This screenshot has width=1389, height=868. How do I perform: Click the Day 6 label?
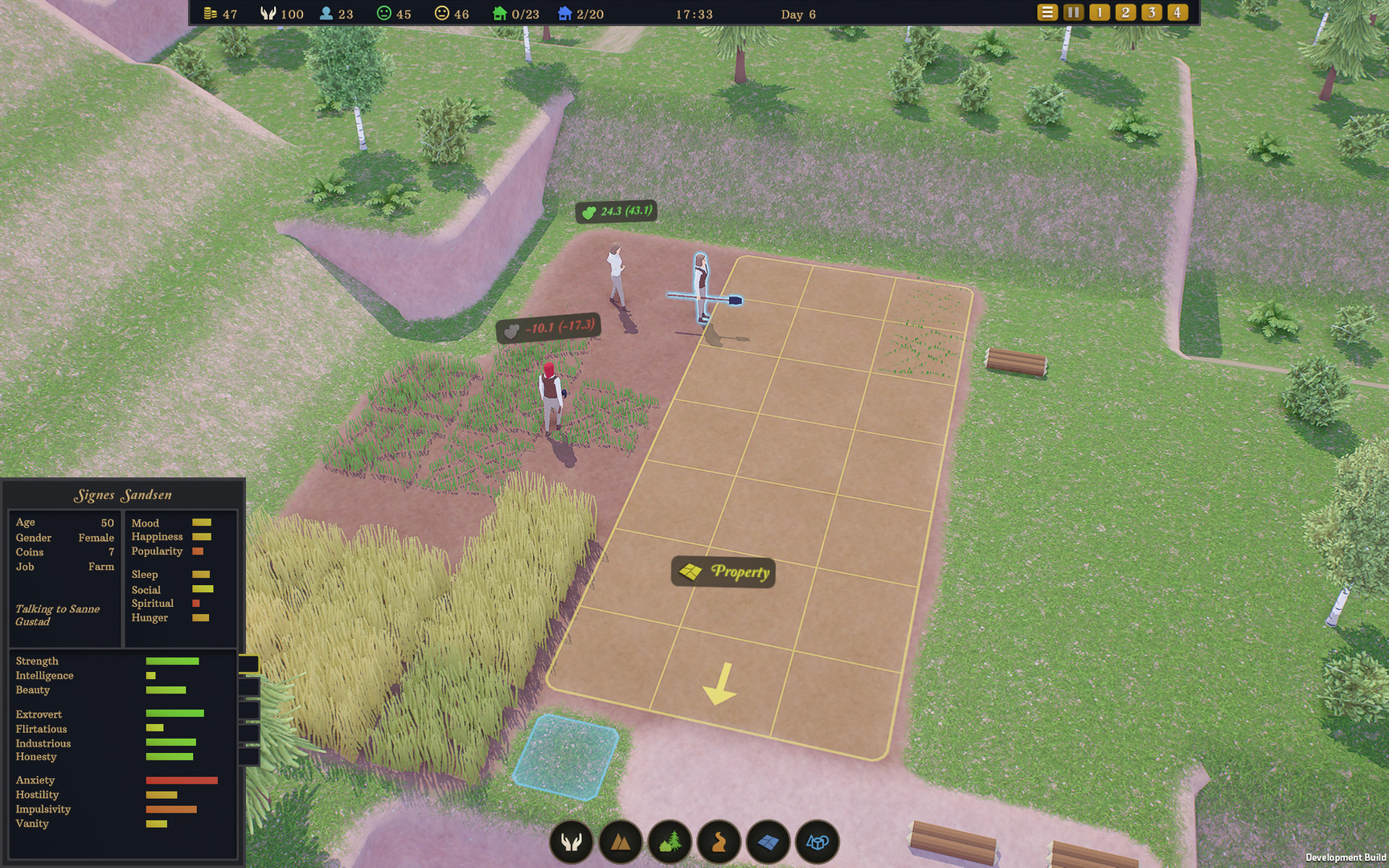798,14
